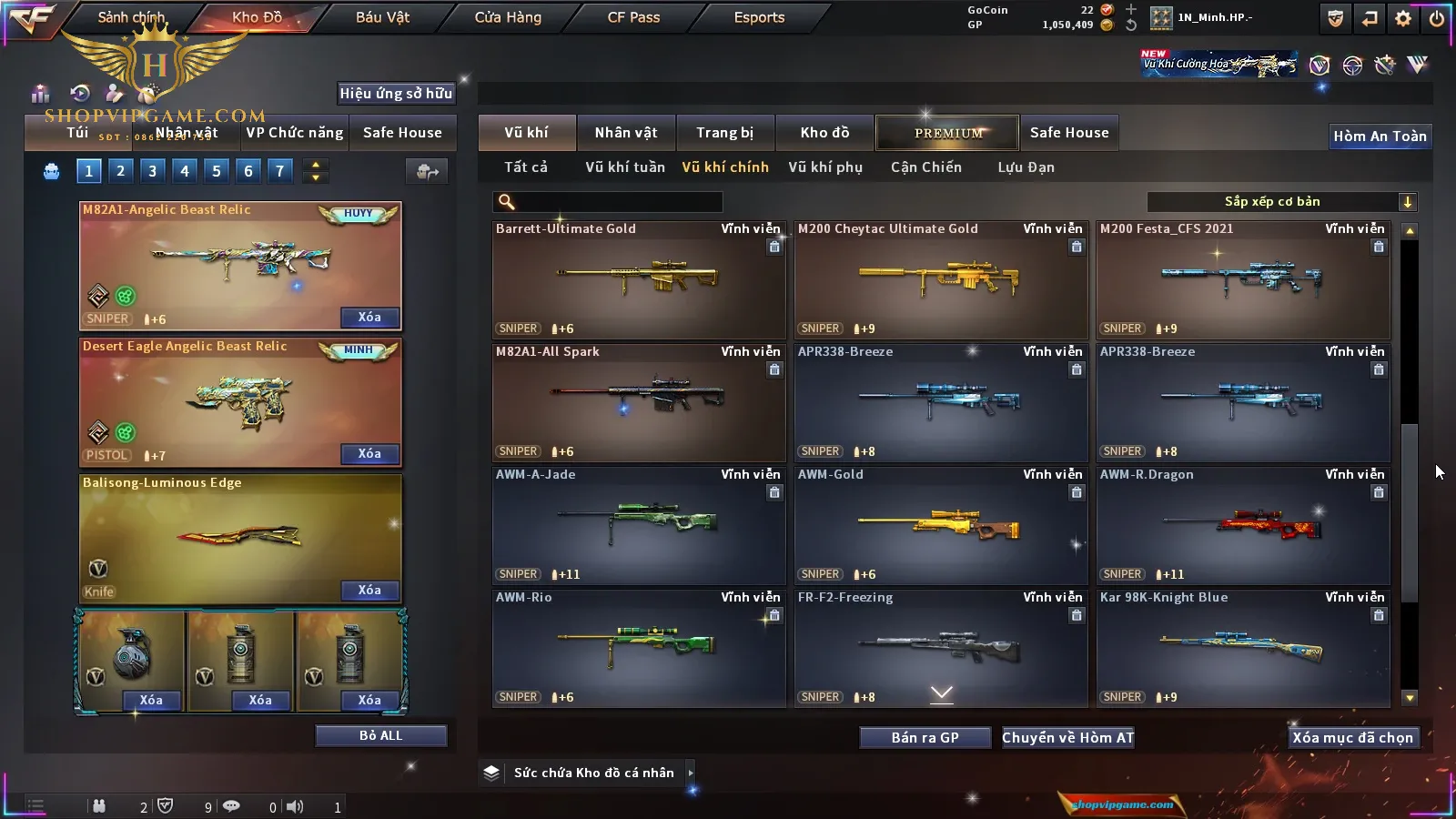Open the settings gear icon
The image size is (1456, 819).
point(1403,18)
